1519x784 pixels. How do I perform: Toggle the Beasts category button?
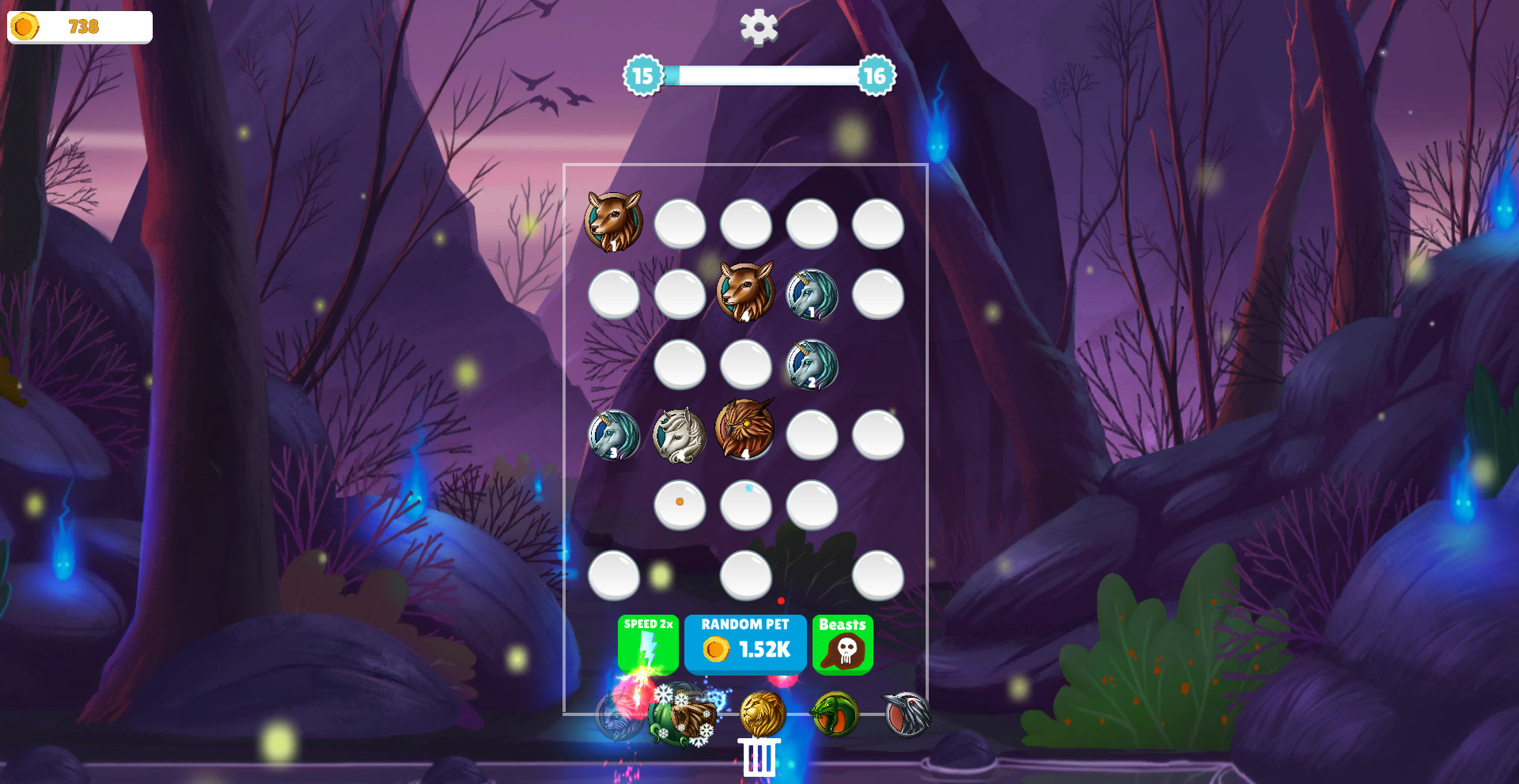pos(843,644)
